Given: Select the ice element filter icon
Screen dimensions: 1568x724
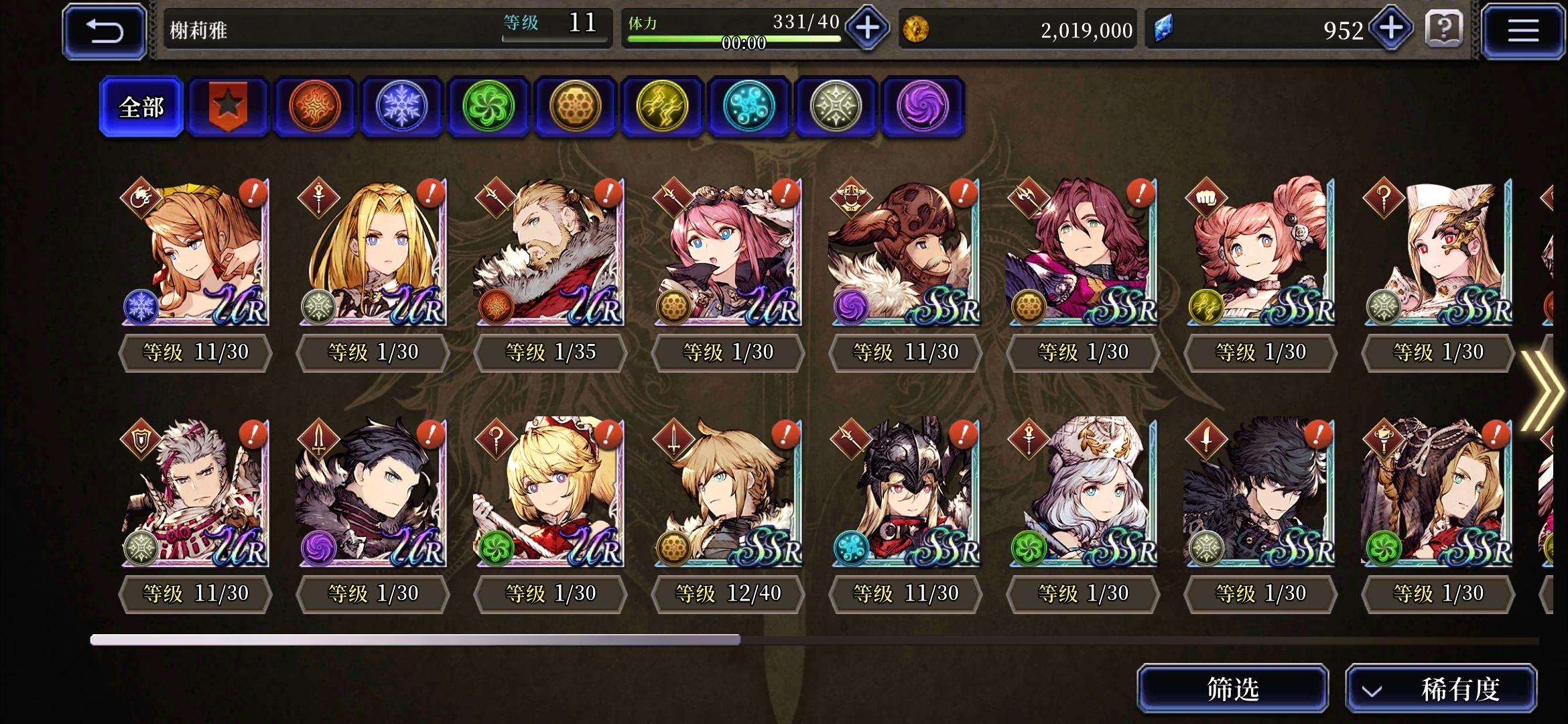Looking at the screenshot, I should click(x=402, y=107).
